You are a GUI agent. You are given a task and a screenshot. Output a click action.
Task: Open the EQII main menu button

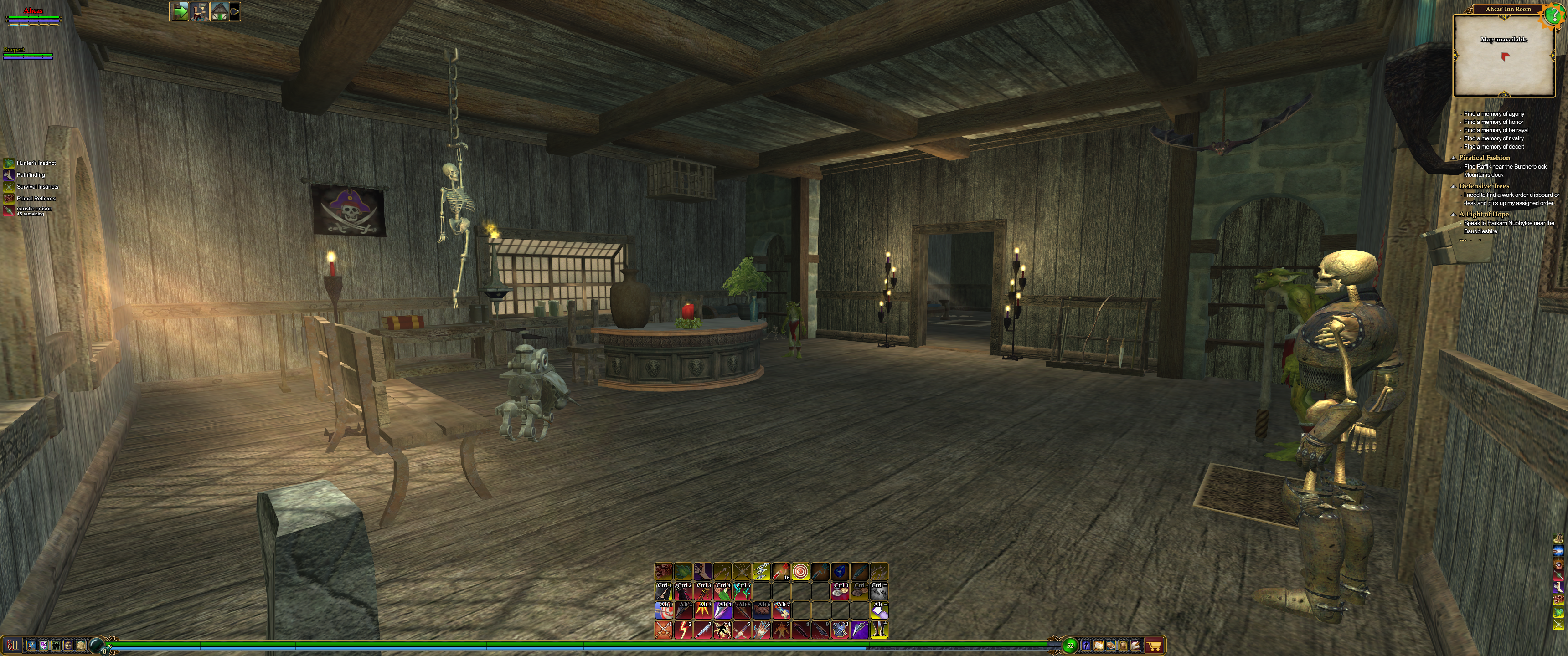point(13,645)
